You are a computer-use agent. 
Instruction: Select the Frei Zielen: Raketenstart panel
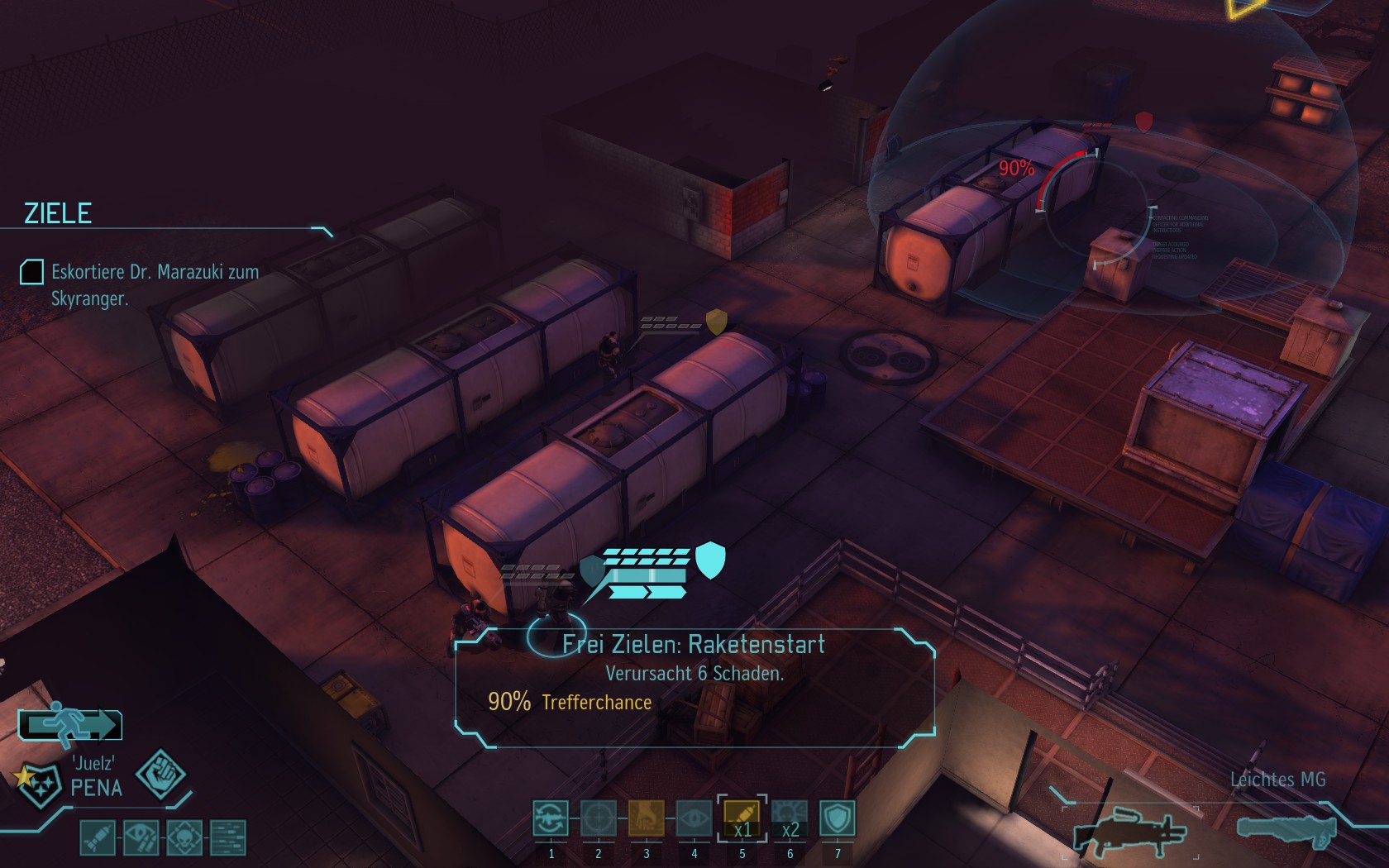(x=694, y=688)
